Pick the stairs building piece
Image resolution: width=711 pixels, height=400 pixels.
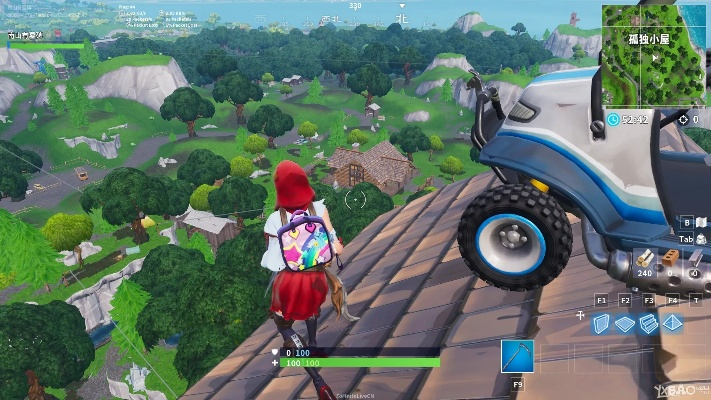coord(648,323)
